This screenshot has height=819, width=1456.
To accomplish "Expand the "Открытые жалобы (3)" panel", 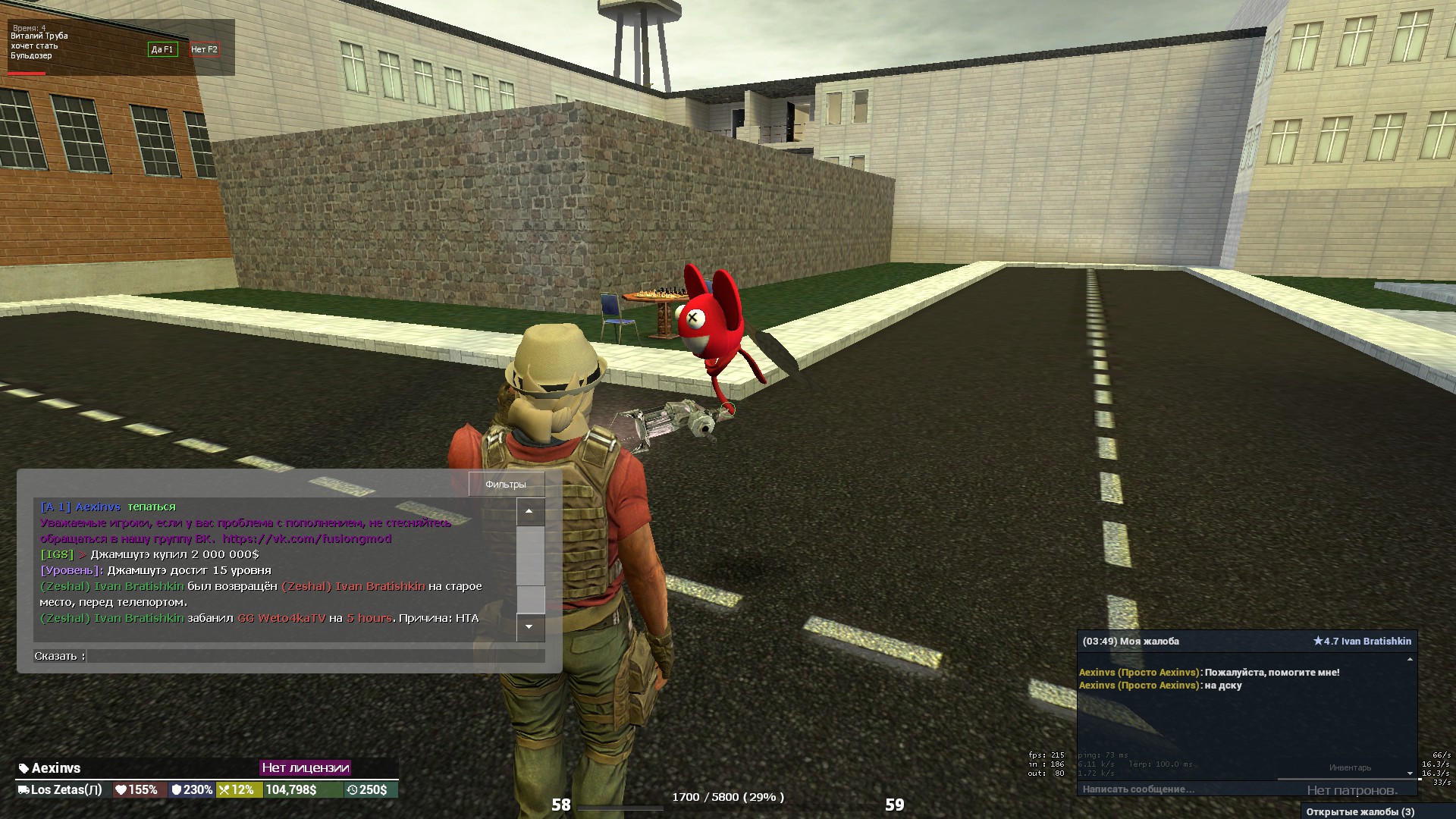I will (x=1360, y=811).
